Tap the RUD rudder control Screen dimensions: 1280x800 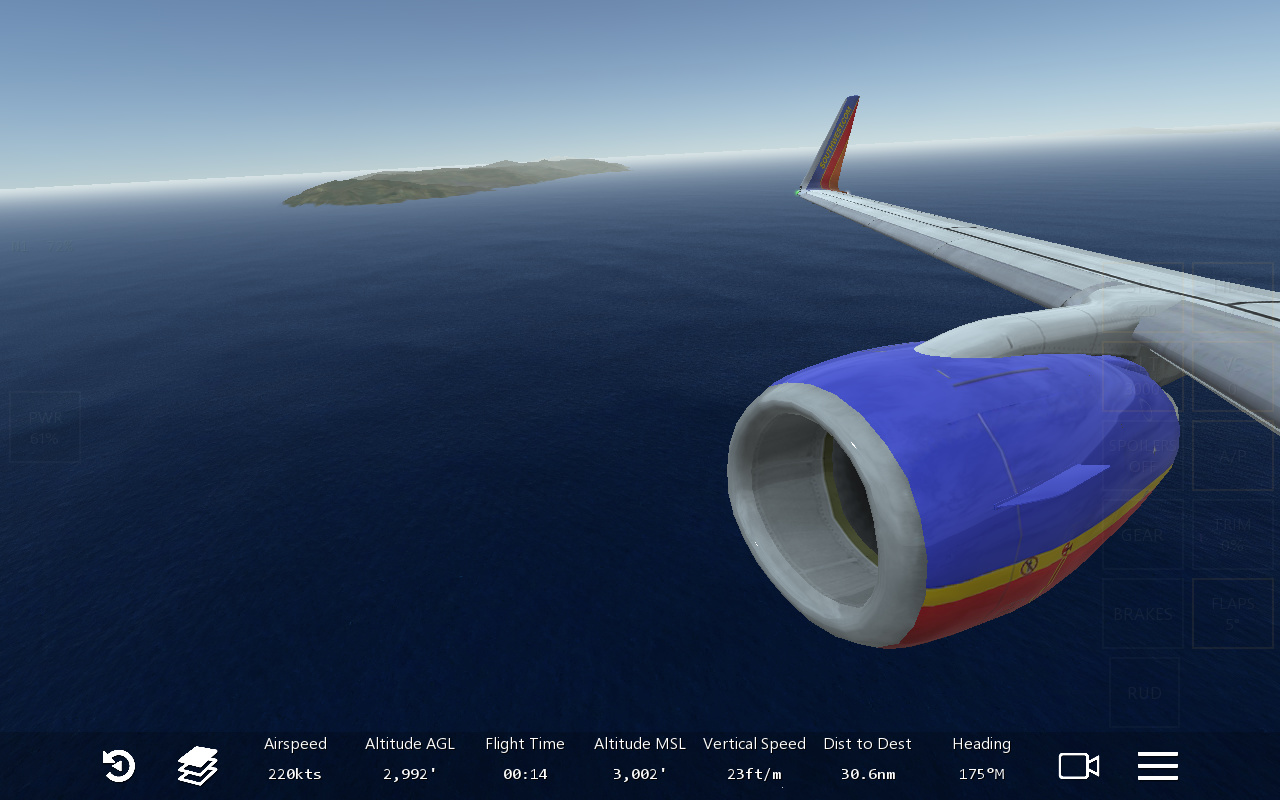click(x=1144, y=692)
